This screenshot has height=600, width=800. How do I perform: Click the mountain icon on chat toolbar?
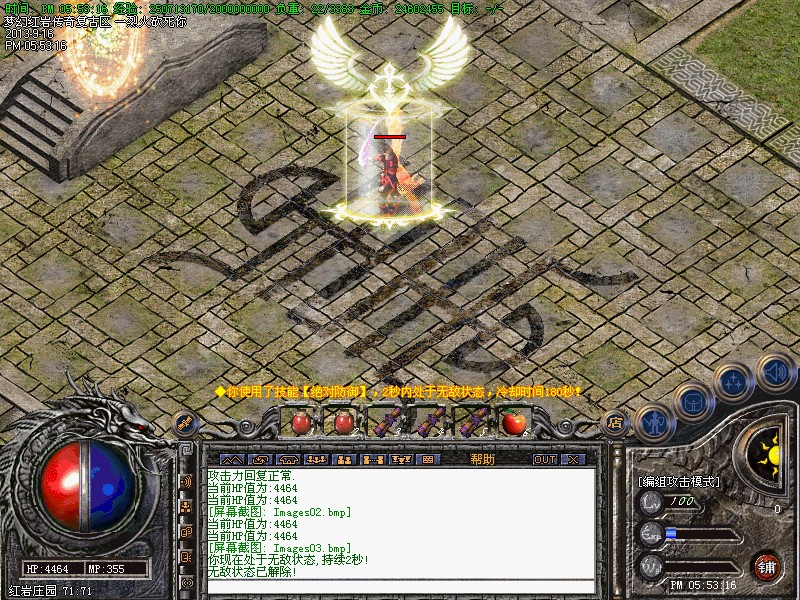point(230,459)
